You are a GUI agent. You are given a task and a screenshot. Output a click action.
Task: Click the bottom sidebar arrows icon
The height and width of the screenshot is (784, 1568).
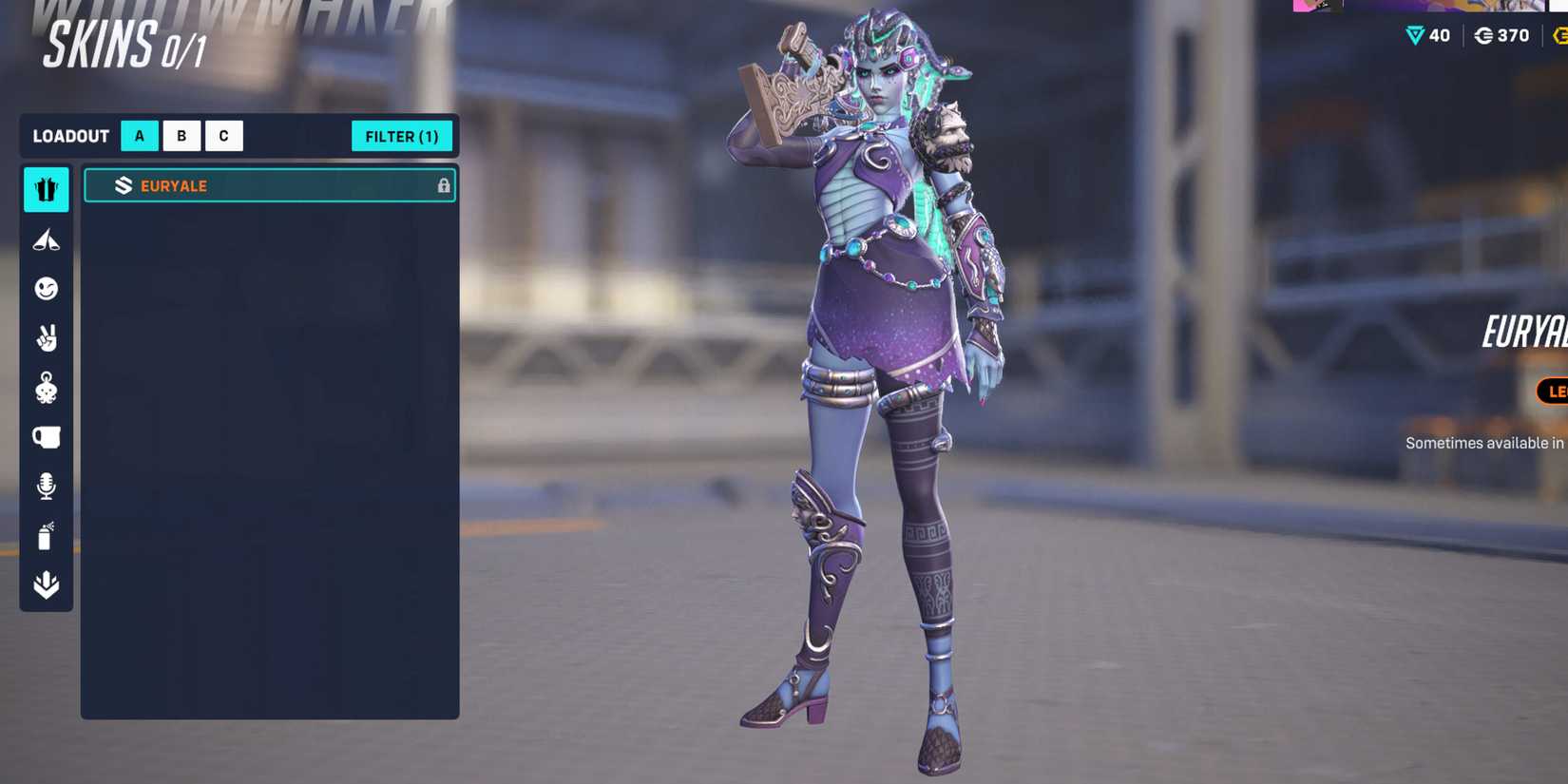tap(45, 586)
